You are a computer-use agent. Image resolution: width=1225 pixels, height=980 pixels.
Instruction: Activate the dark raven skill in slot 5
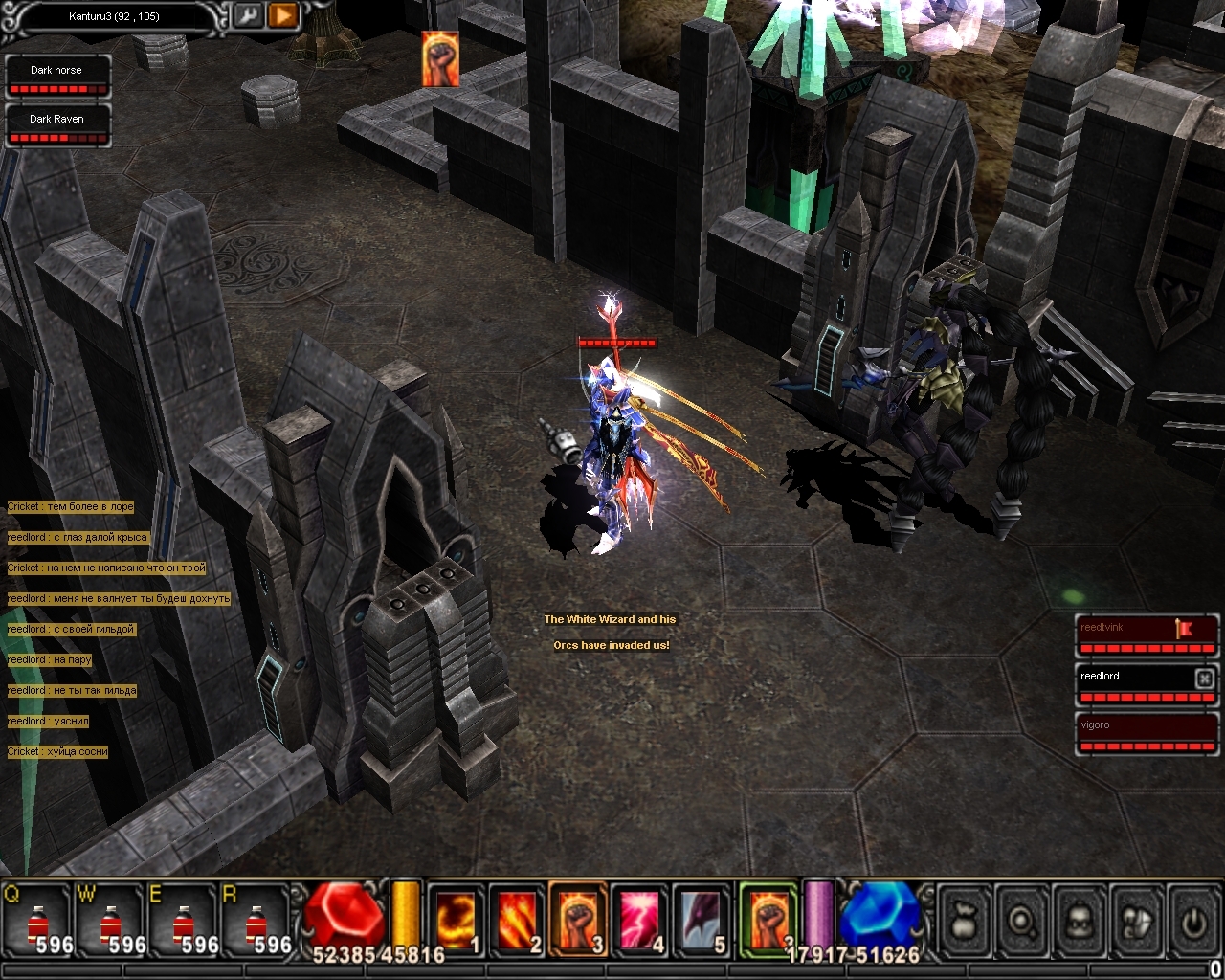point(700,920)
